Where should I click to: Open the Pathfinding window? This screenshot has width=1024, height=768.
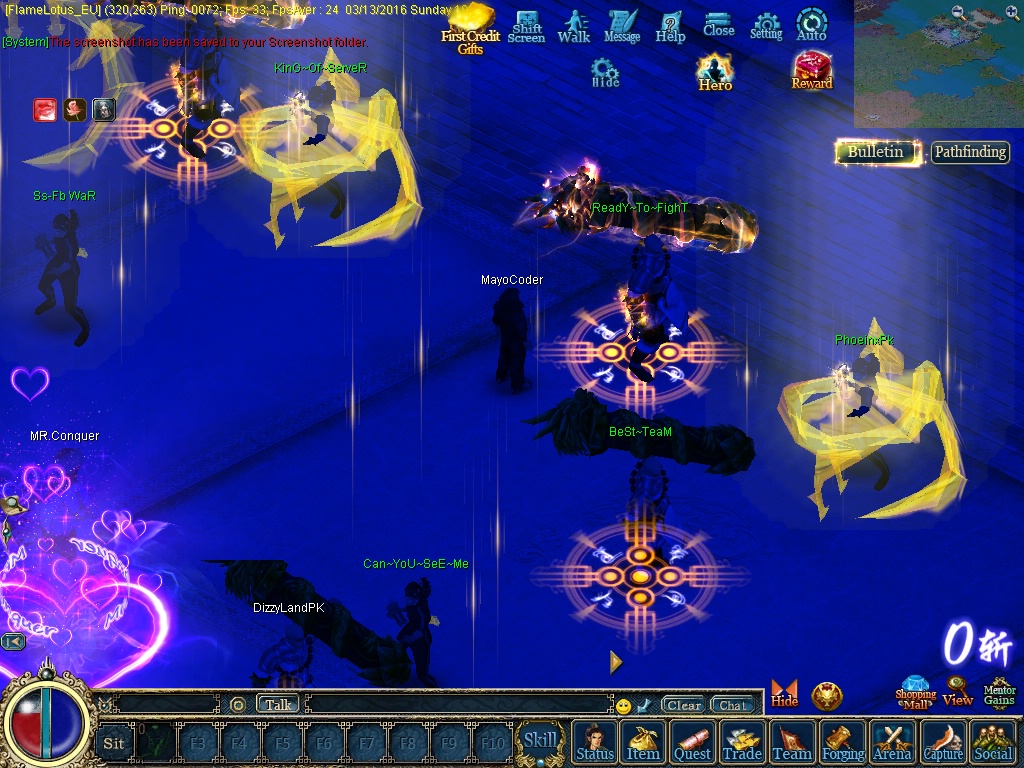pyautogui.click(x=970, y=152)
